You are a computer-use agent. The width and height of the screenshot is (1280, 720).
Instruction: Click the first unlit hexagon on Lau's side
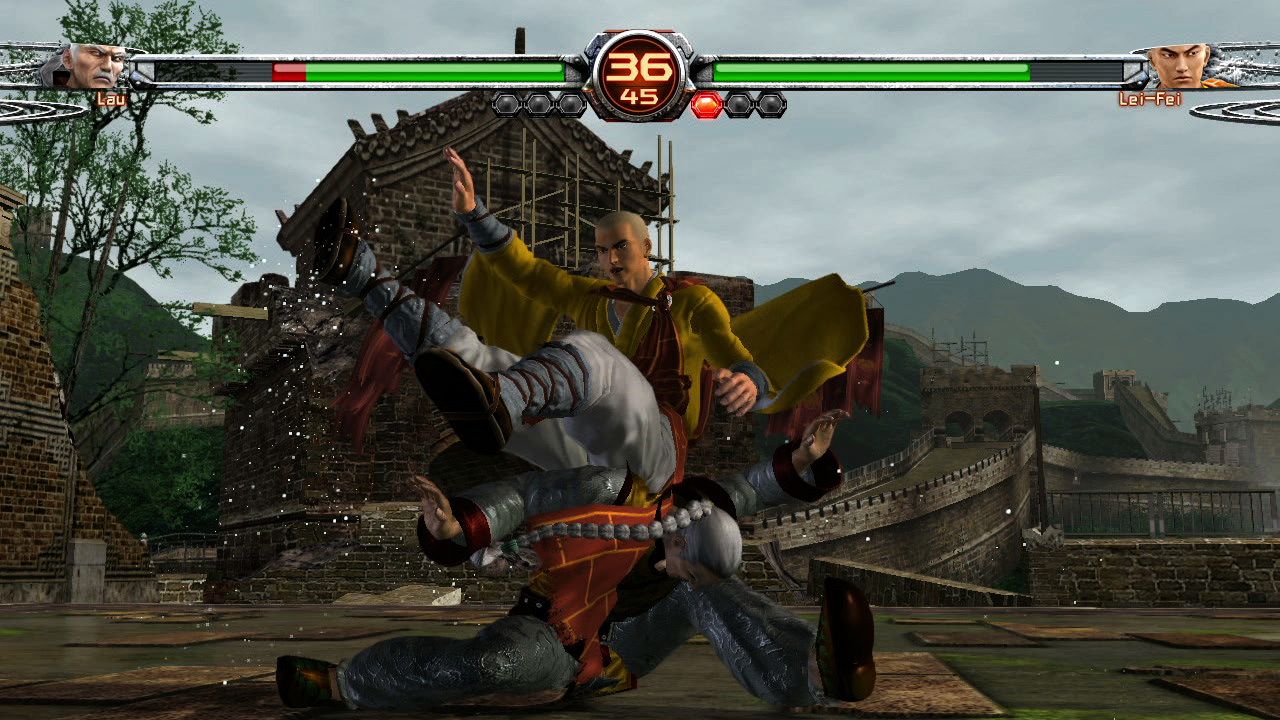[506, 102]
